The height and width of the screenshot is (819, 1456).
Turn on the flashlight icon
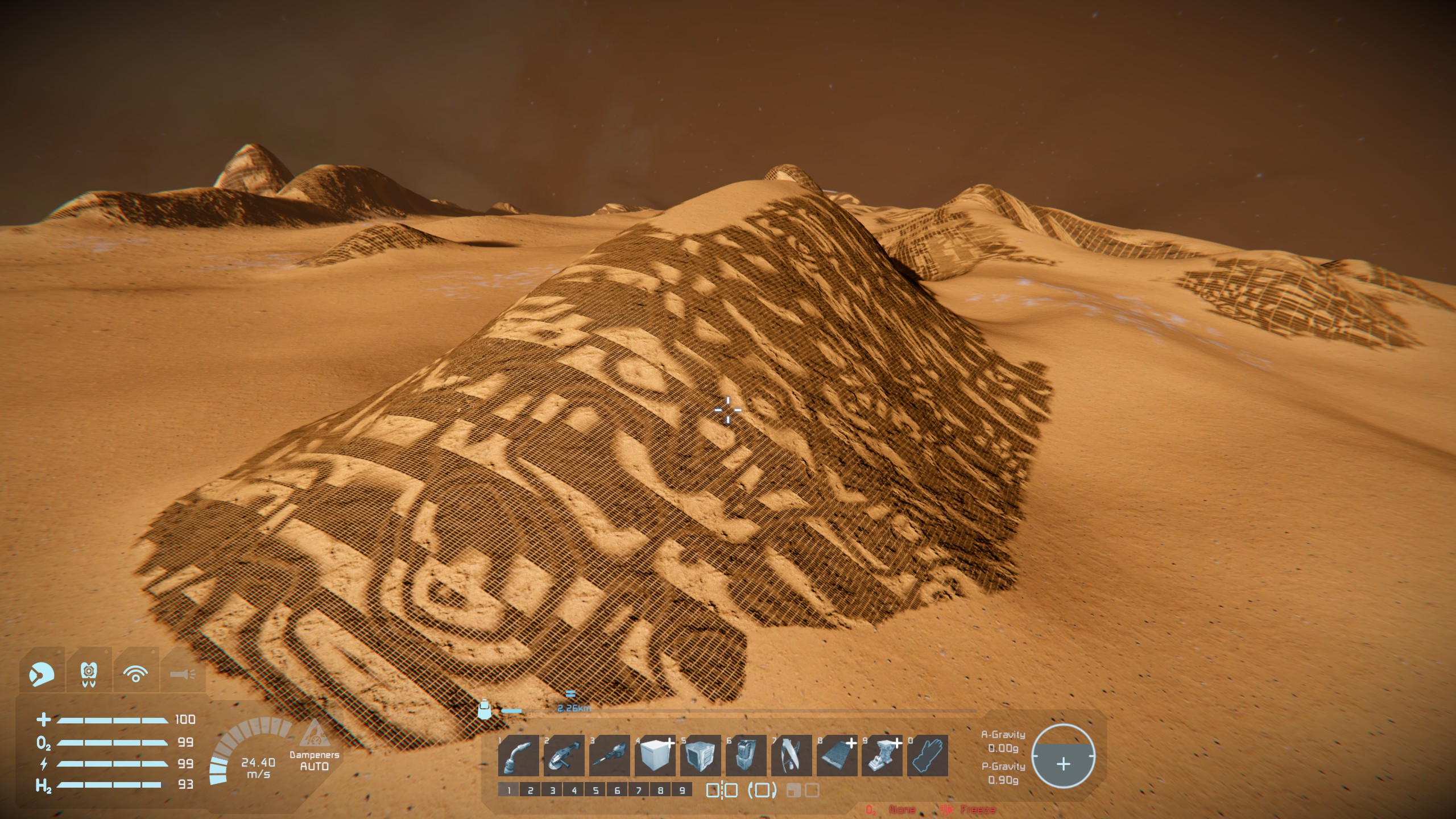(x=183, y=674)
